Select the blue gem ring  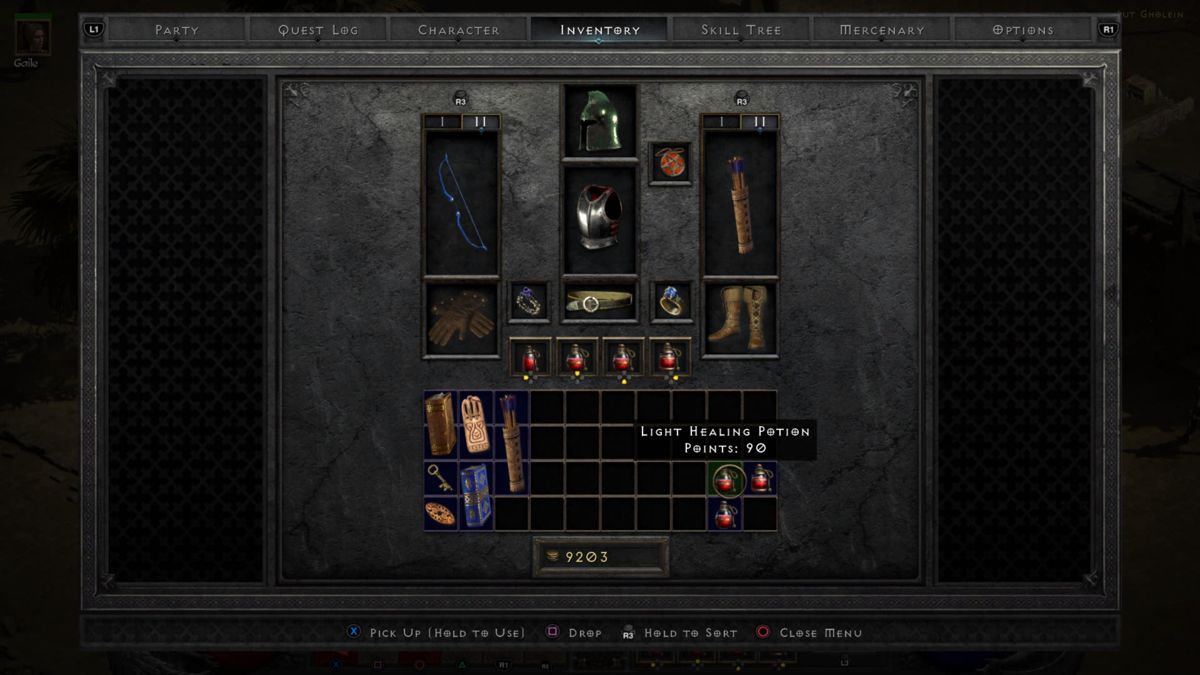tap(671, 301)
